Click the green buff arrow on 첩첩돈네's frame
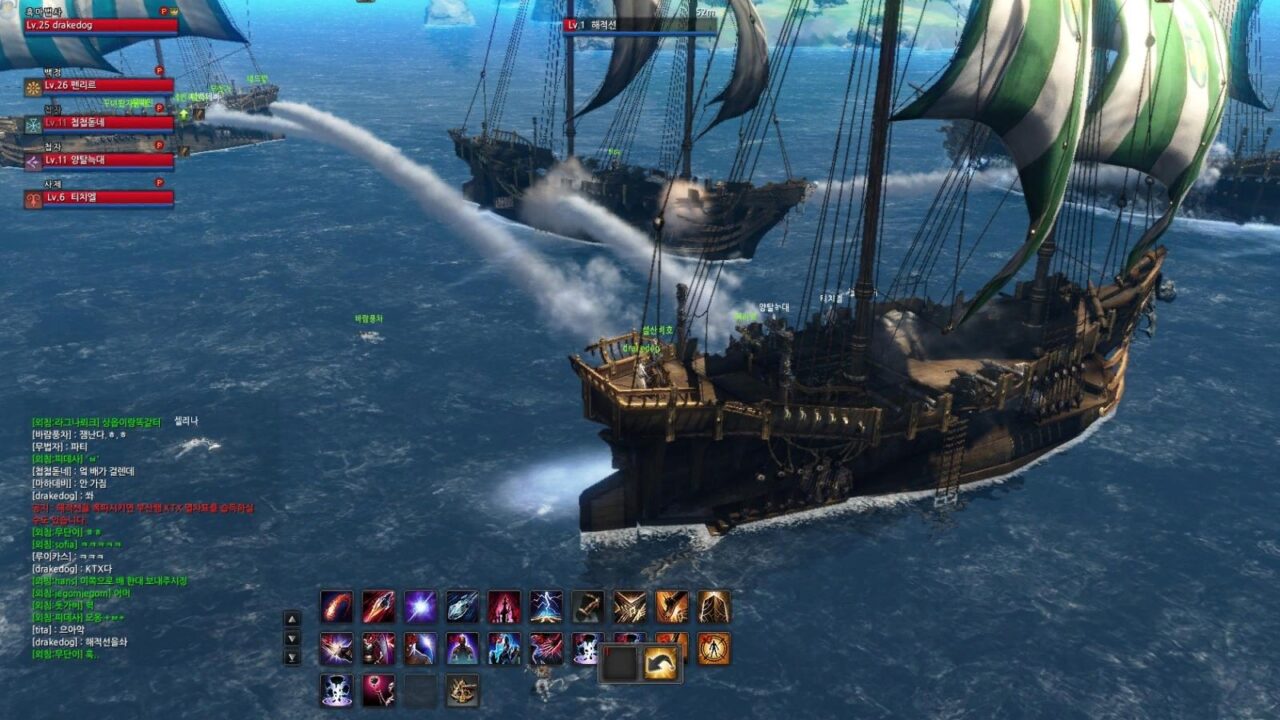Screen dimensions: 1280x720 (x=183, y=114)
